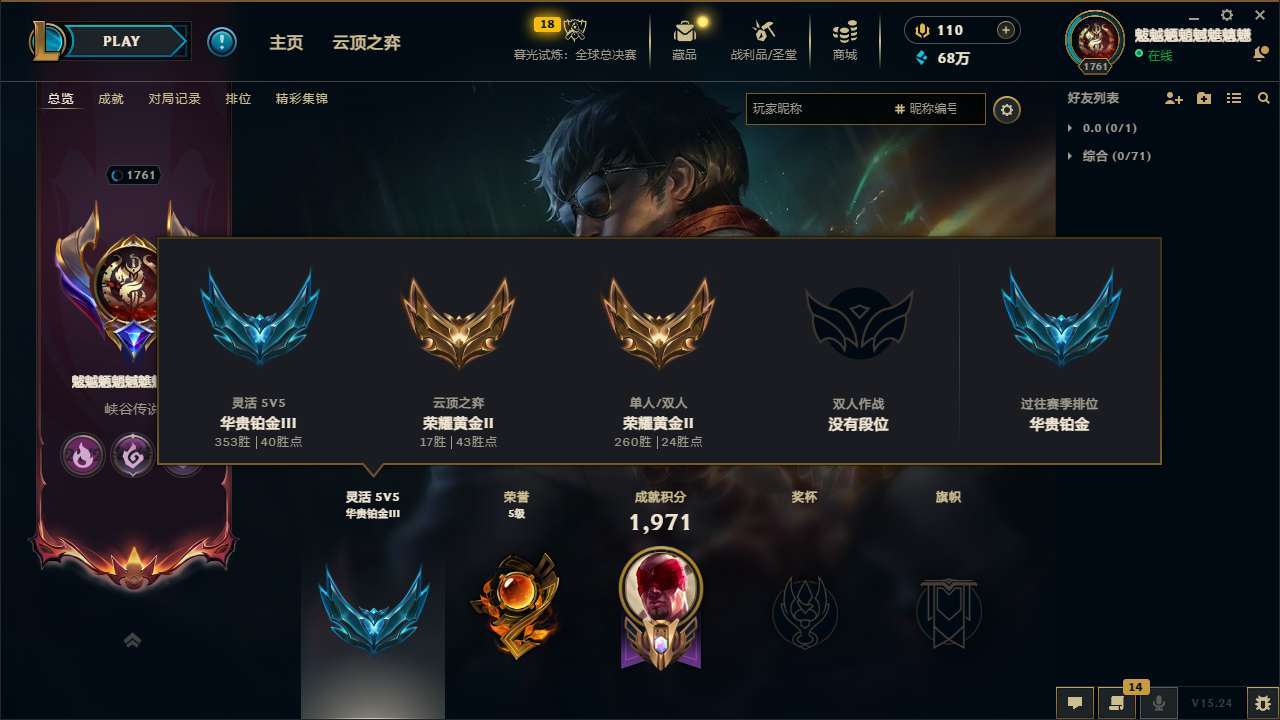Click the 玩家昵称 player search field
Image resolution: width=1280 pixels, height=720 pixels.
pyautogui.click(x=820, y=109)
